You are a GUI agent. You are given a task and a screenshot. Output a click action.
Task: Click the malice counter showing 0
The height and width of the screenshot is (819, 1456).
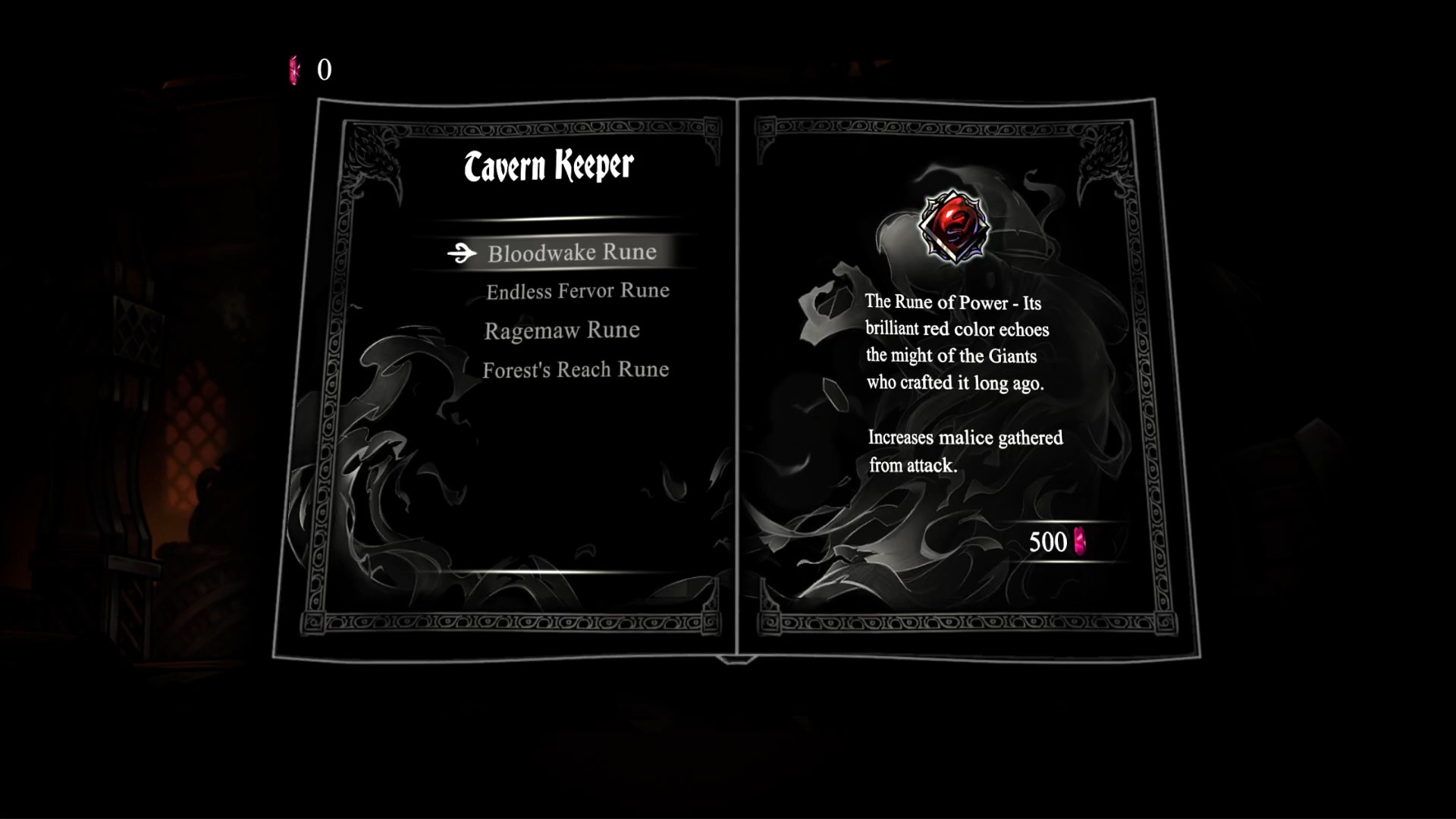point(324,71)
